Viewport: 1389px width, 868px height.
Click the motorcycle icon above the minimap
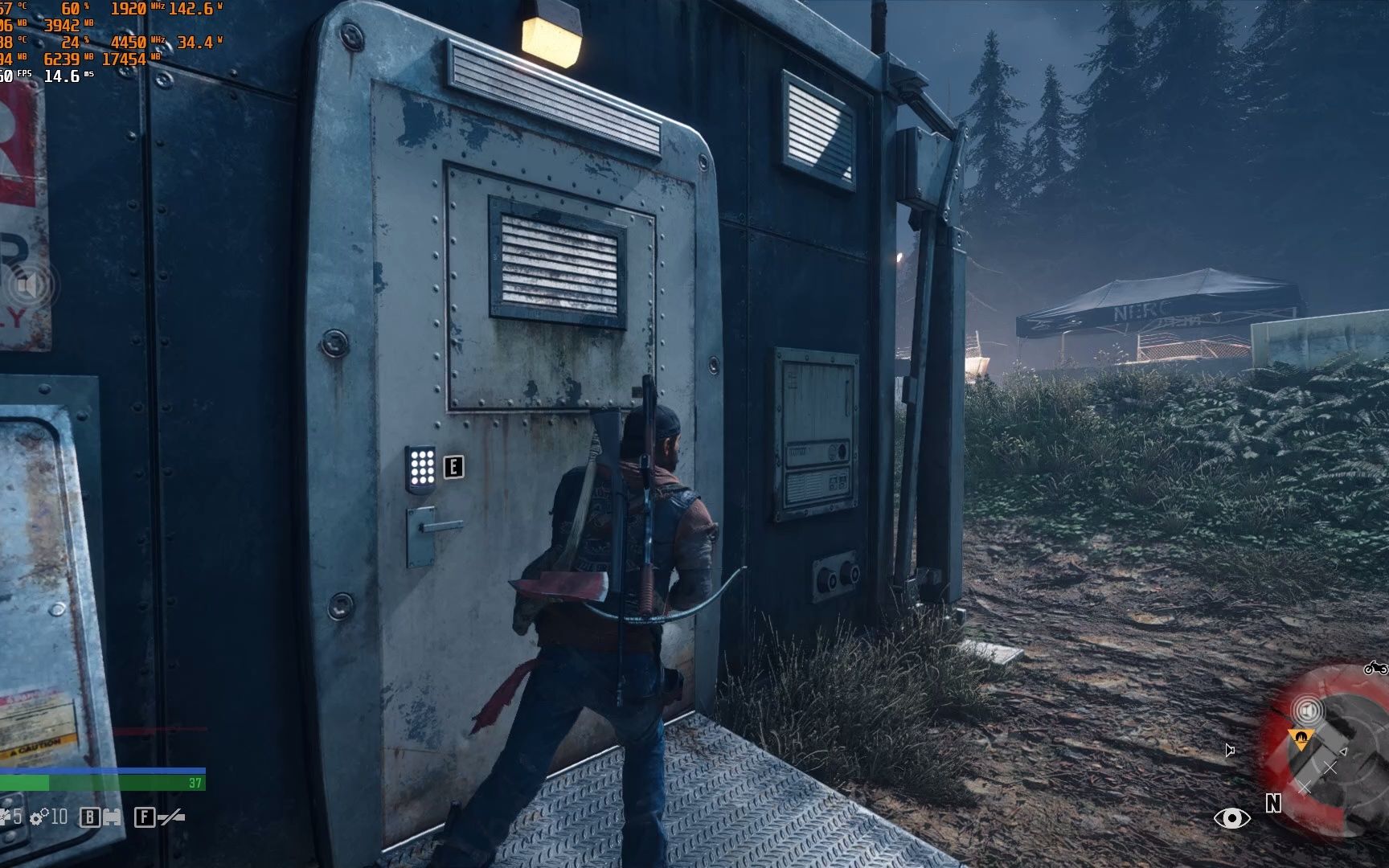point(1375,668)
